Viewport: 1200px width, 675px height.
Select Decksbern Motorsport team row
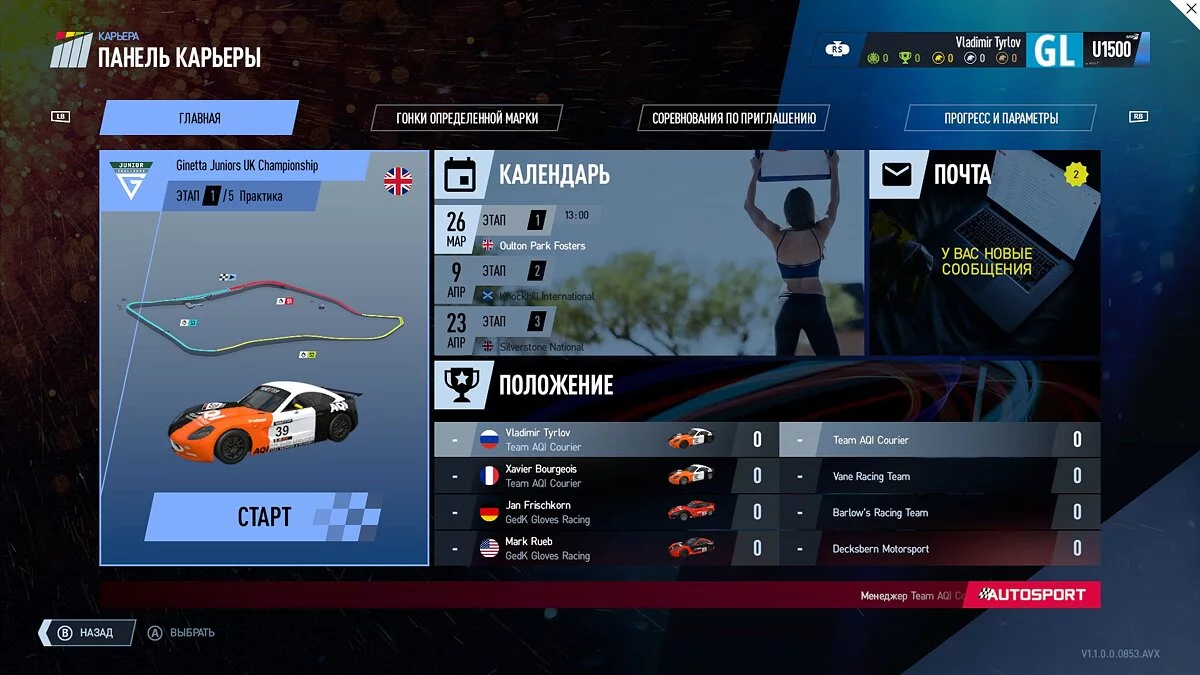pos(940,549)
